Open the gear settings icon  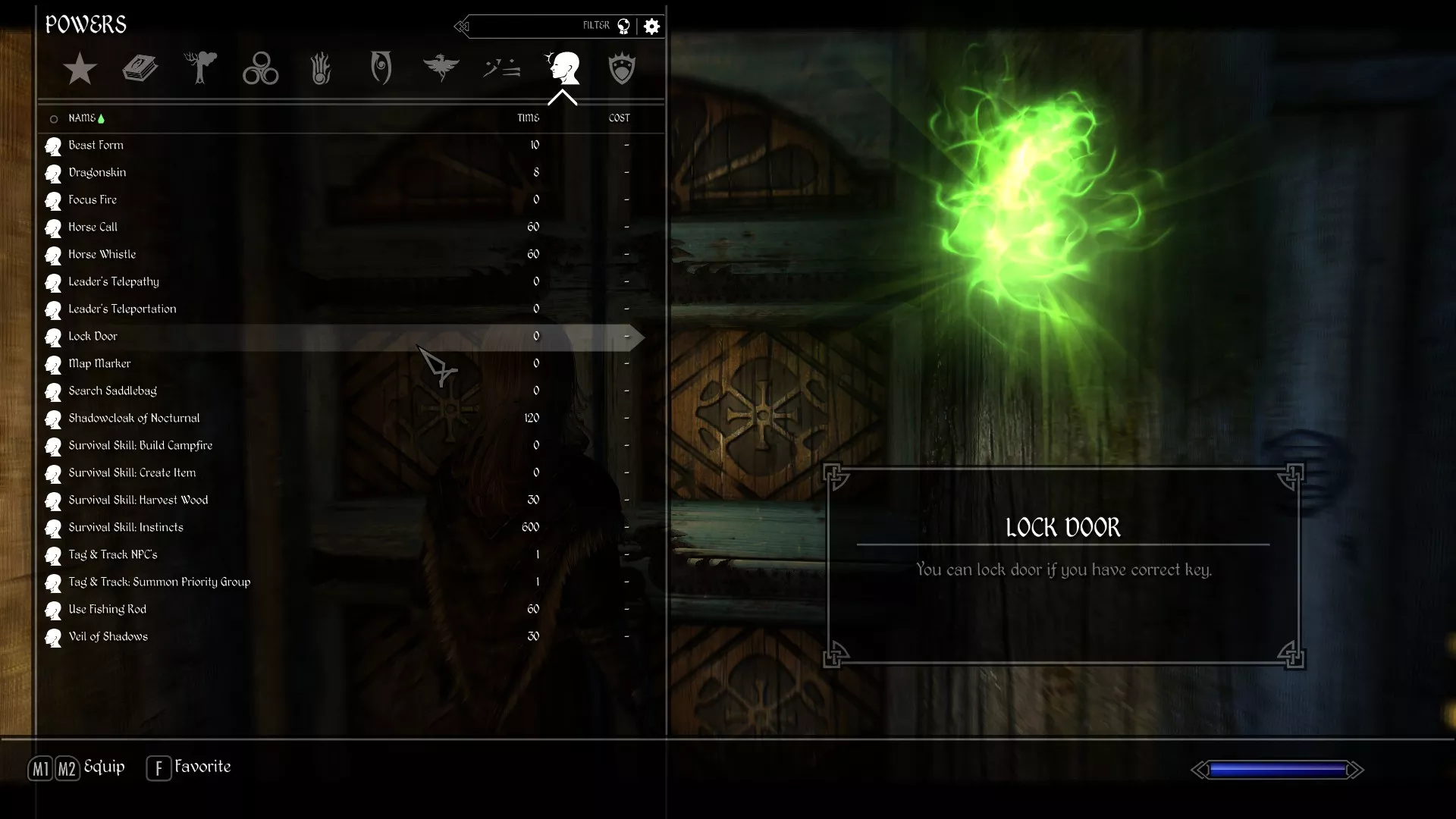pos(651,27)
